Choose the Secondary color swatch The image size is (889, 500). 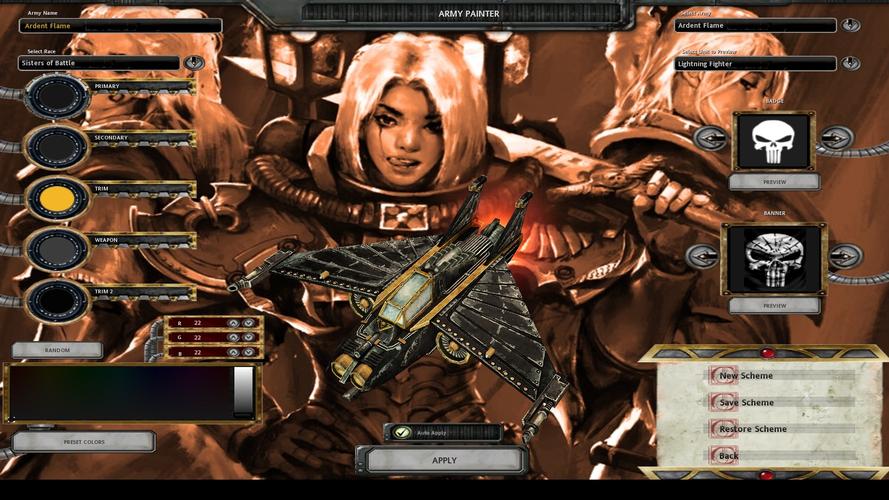(x=57, y=147)
